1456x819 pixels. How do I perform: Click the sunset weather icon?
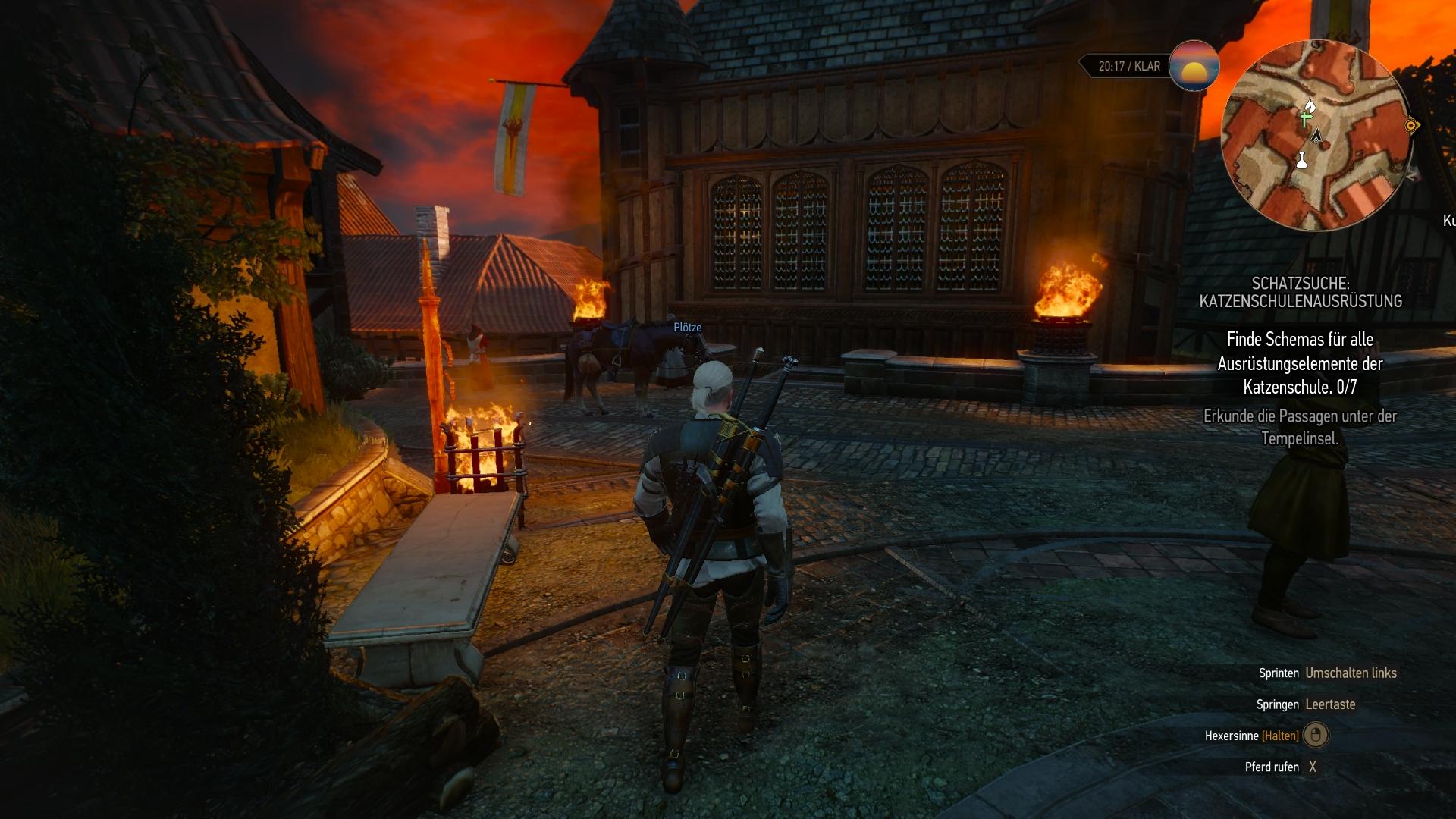[1194, 66]
